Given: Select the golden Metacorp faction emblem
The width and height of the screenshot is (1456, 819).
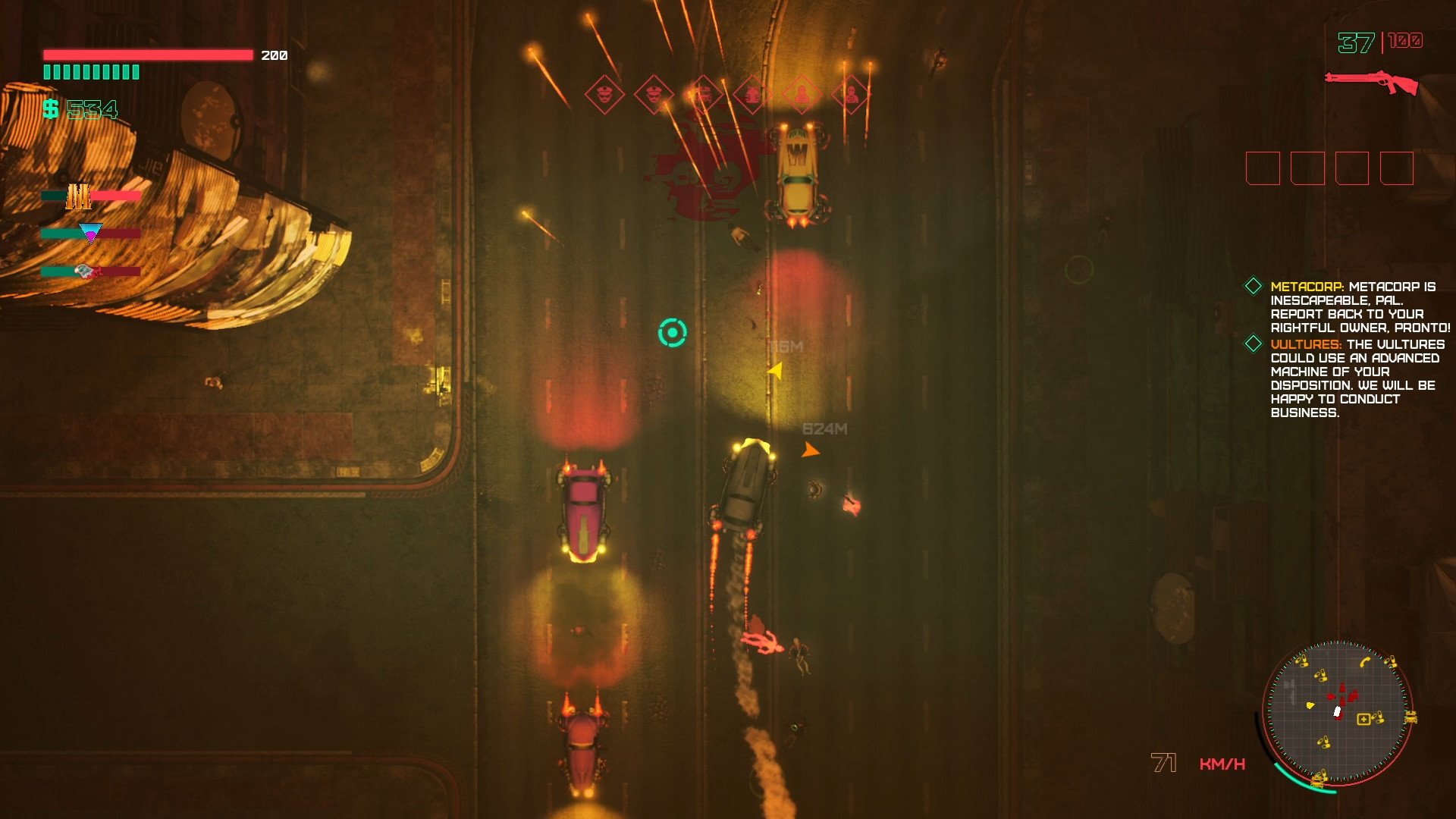Looking at the screenshot, I should pos(78,196).
